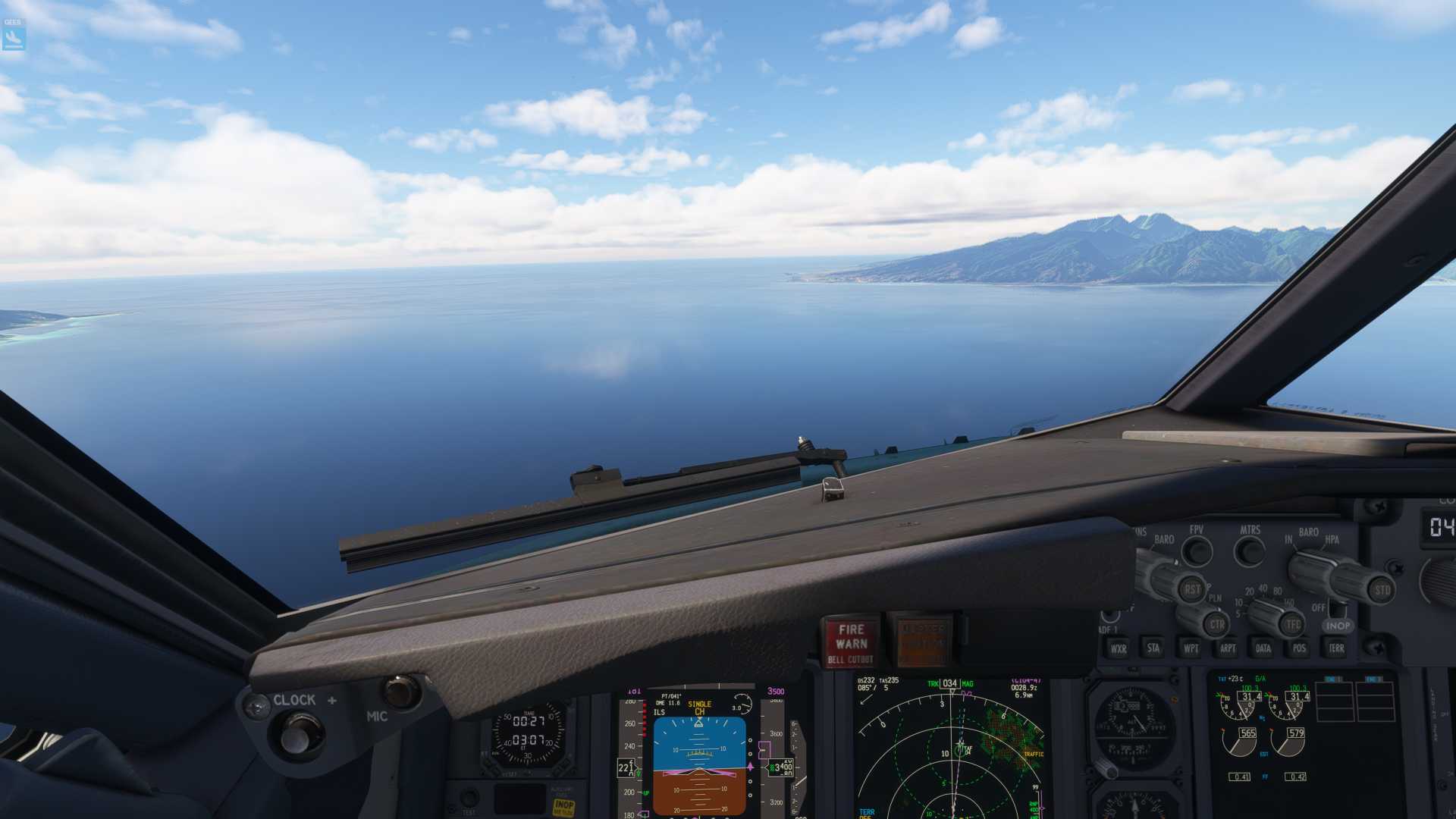Activate the STA map button

1153,648
